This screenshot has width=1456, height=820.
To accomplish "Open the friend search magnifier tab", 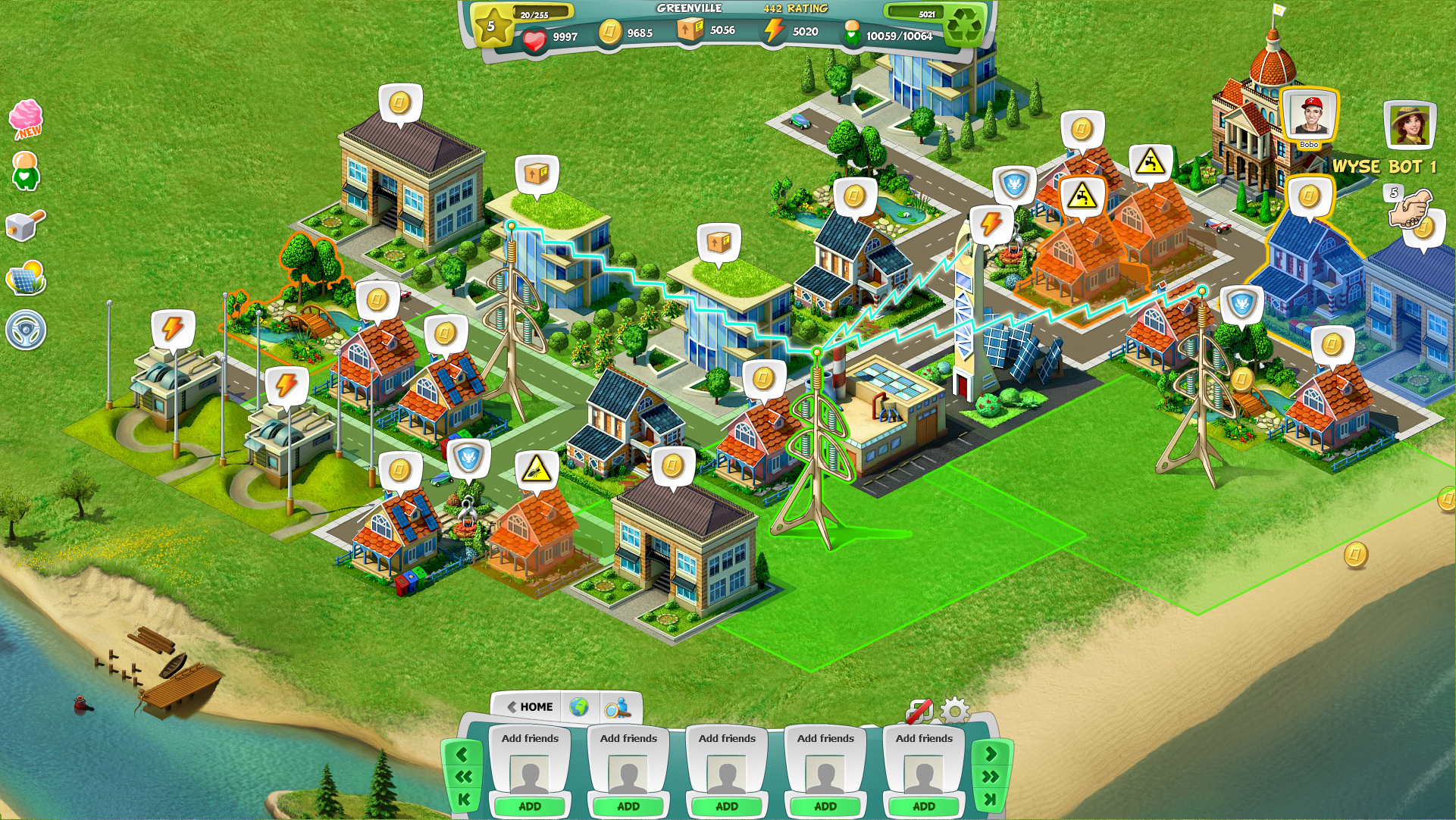I will pos(618,707).
